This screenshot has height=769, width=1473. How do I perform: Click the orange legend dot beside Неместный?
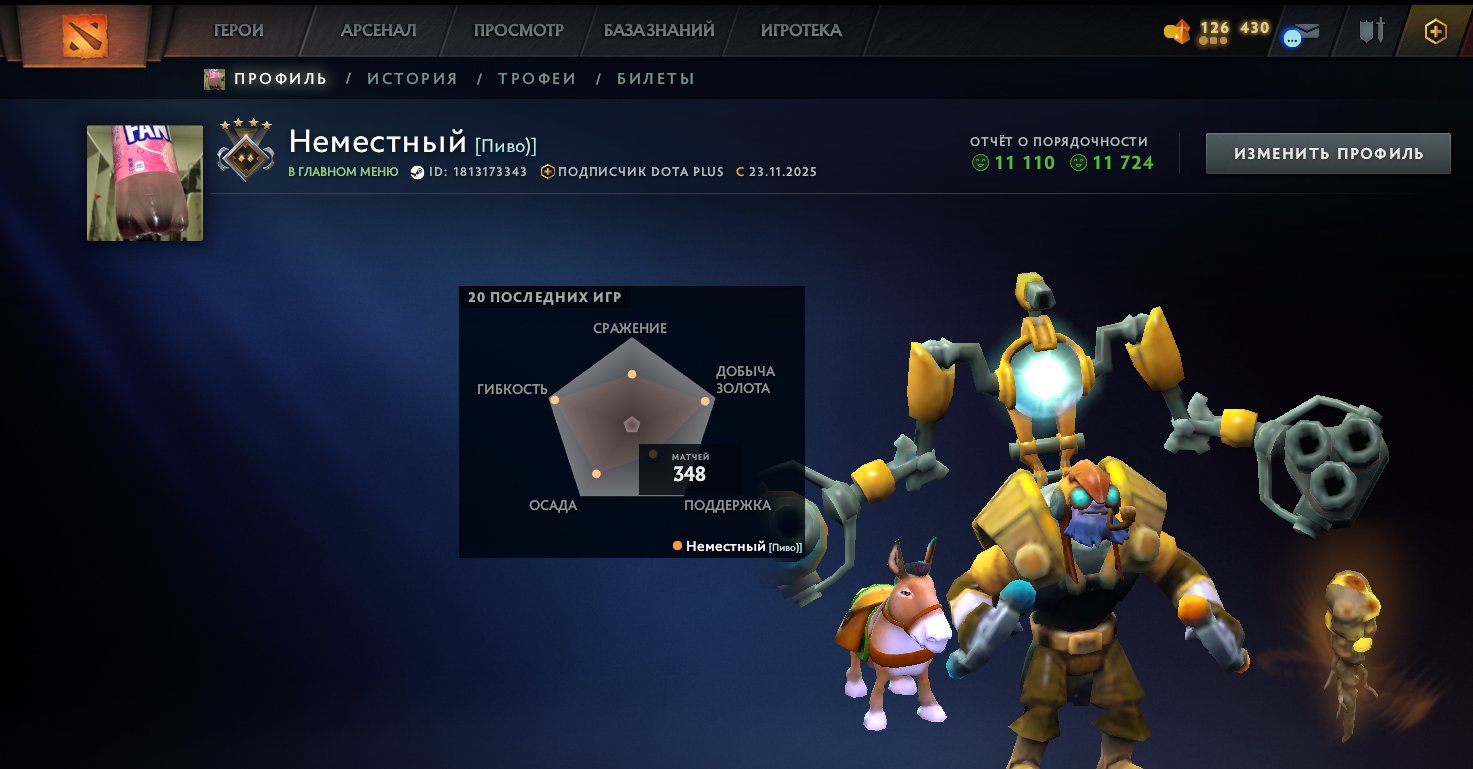coord(676,546)
